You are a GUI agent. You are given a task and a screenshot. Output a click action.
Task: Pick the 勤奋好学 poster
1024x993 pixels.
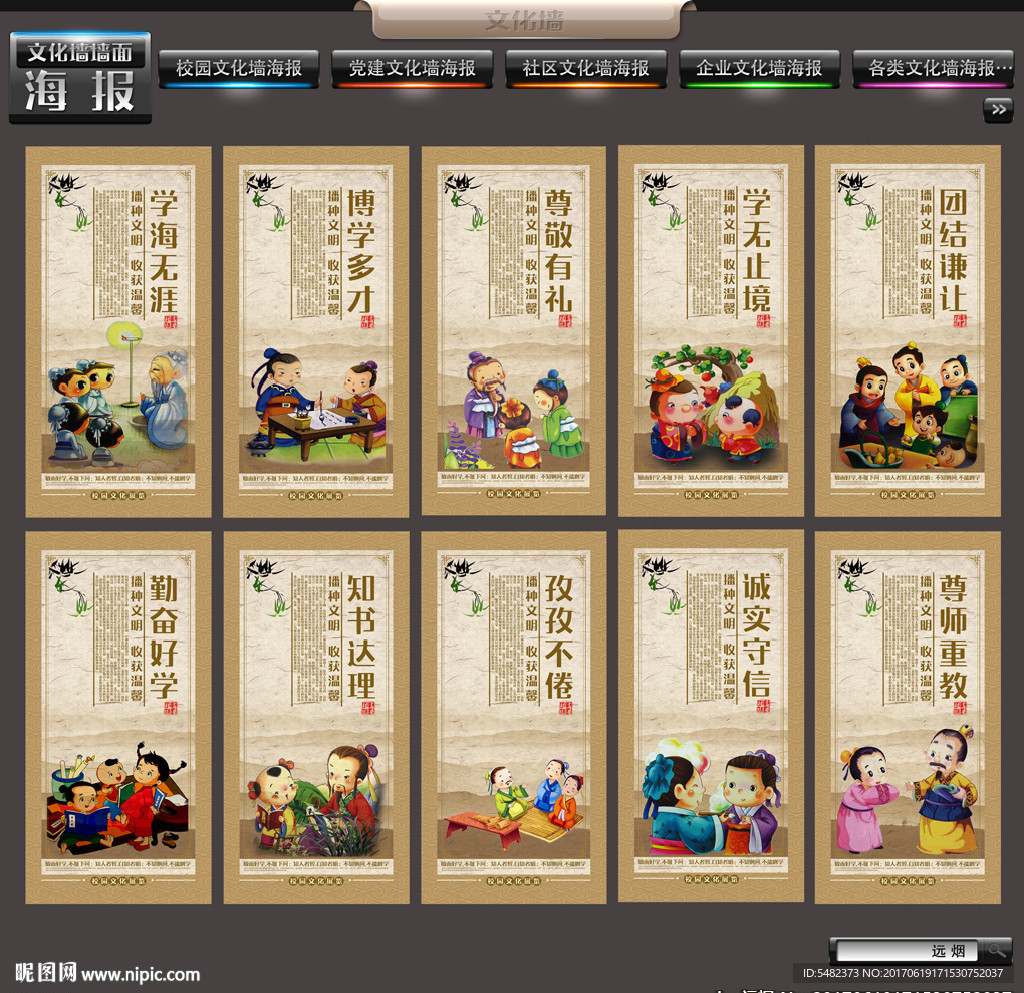[118, 717]
